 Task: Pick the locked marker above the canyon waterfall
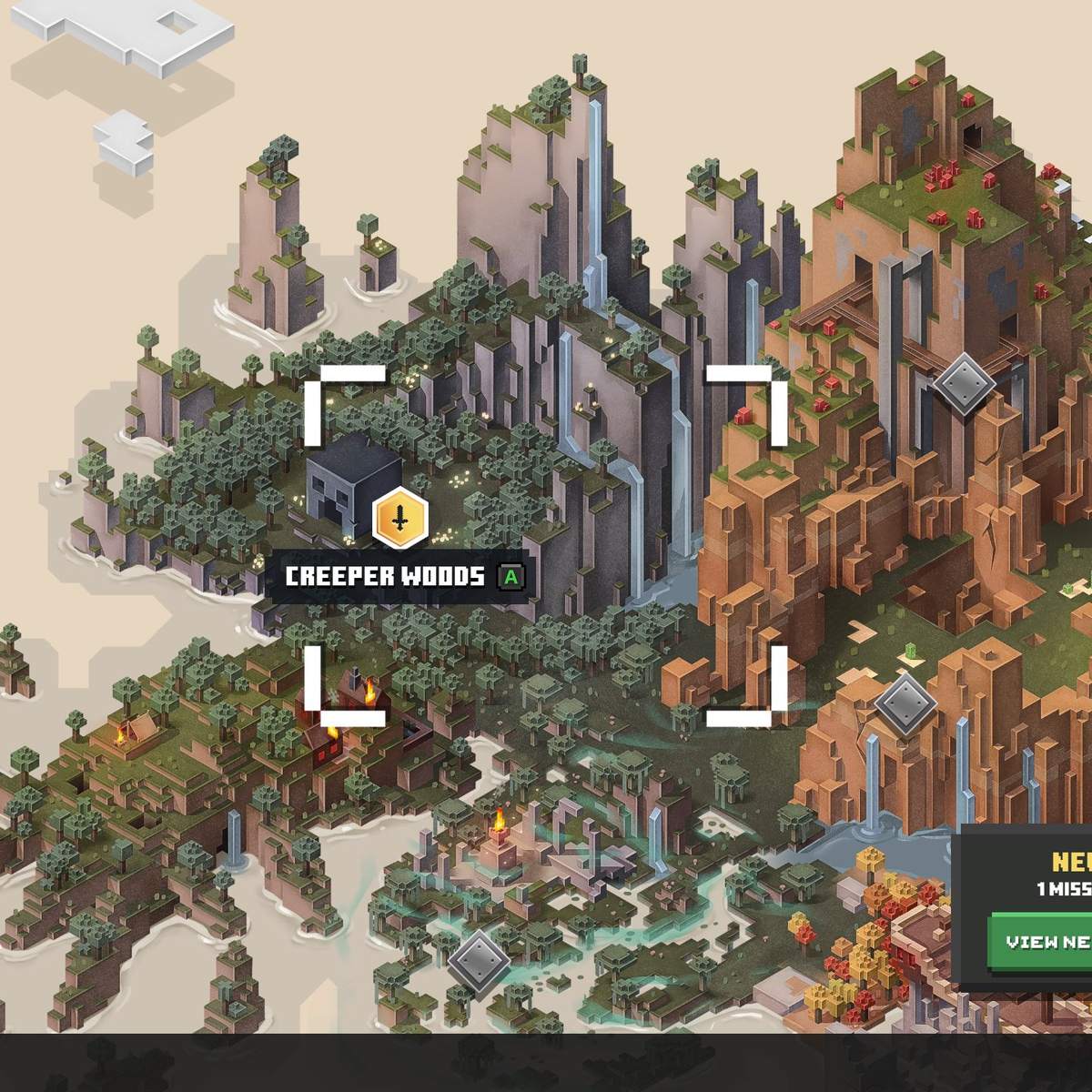[x=905, y=701]
